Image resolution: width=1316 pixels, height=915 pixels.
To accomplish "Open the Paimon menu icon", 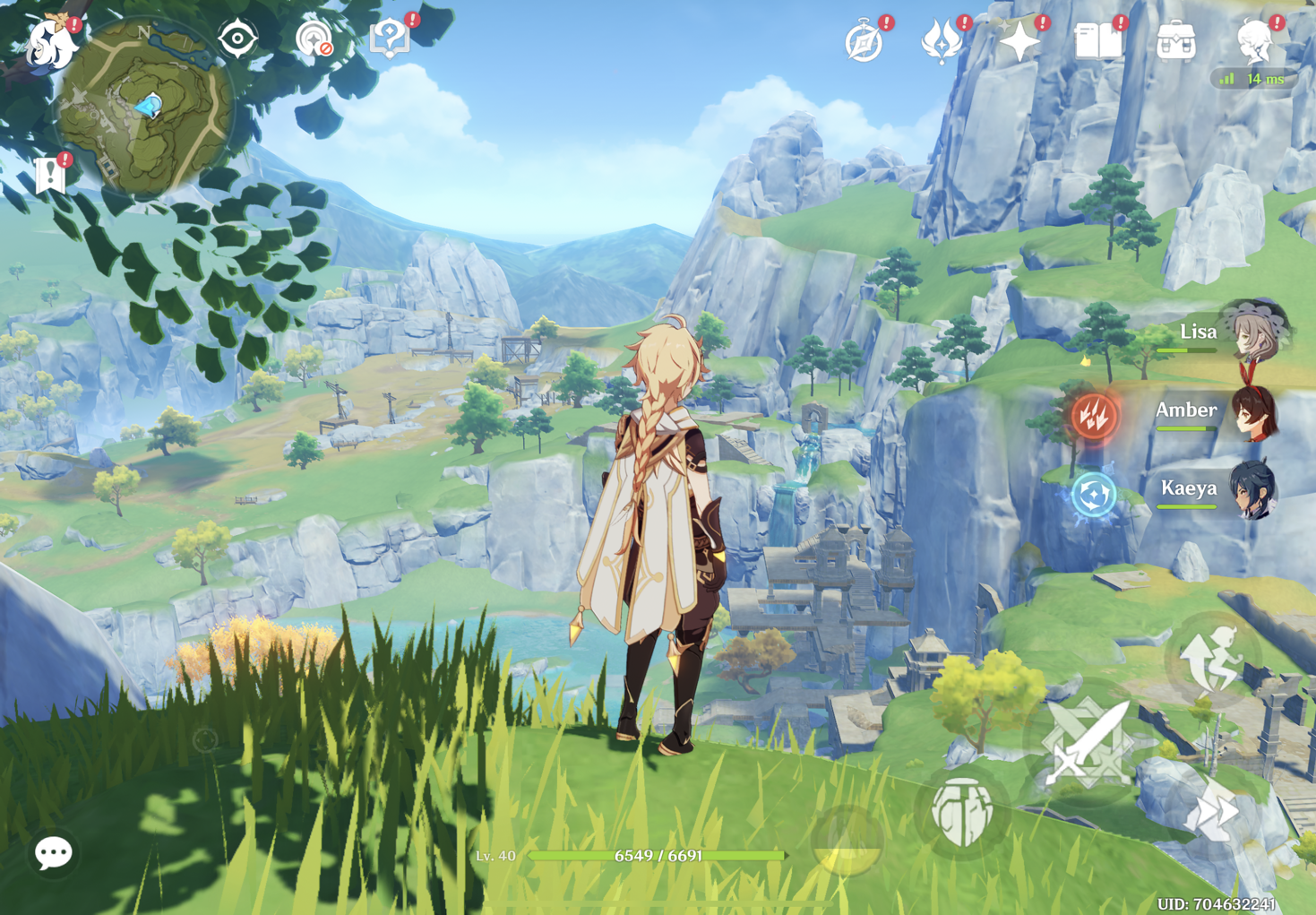I will (49, 43).
